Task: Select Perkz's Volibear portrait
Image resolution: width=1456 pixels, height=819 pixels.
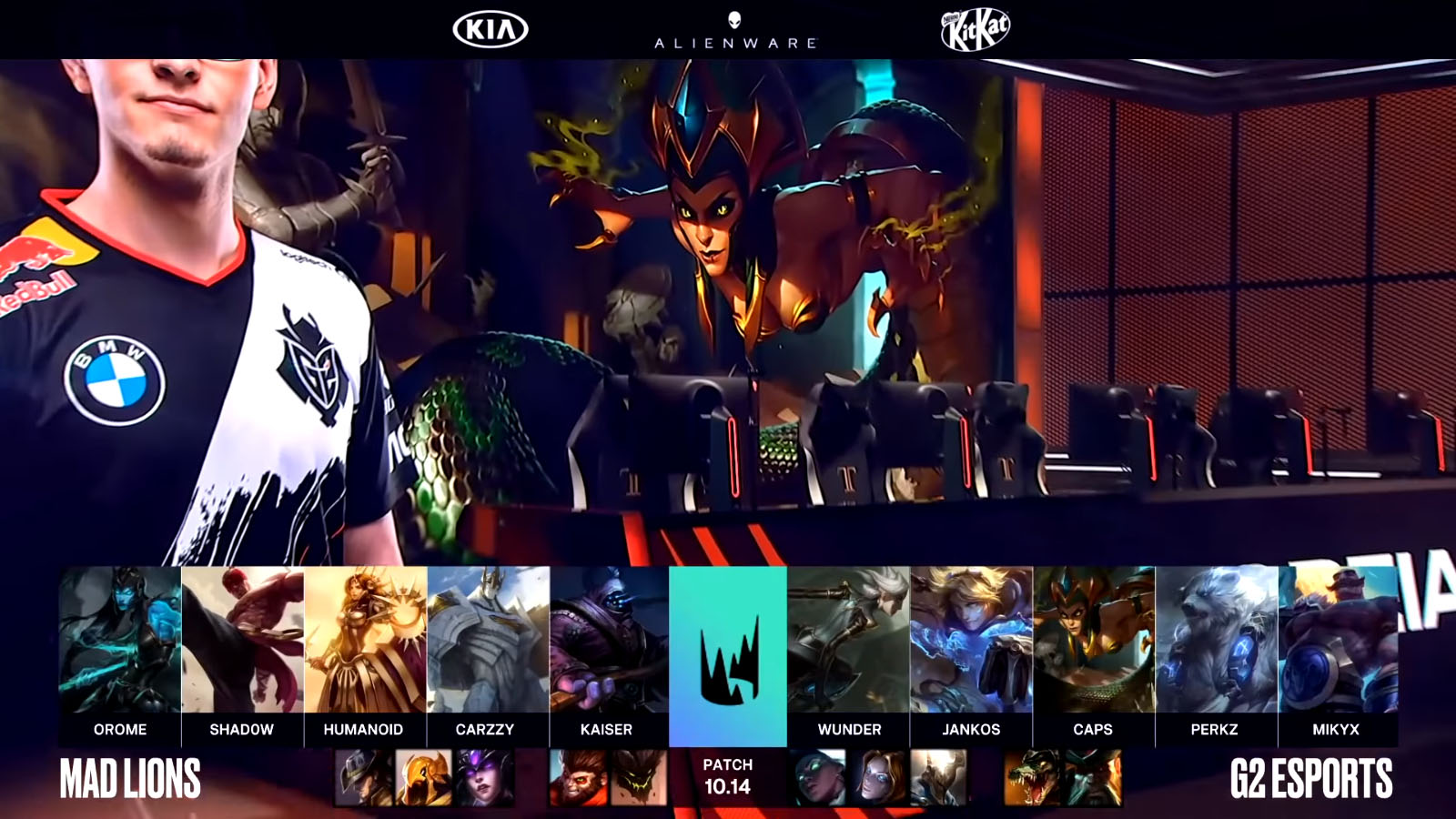Action: 1216,641
